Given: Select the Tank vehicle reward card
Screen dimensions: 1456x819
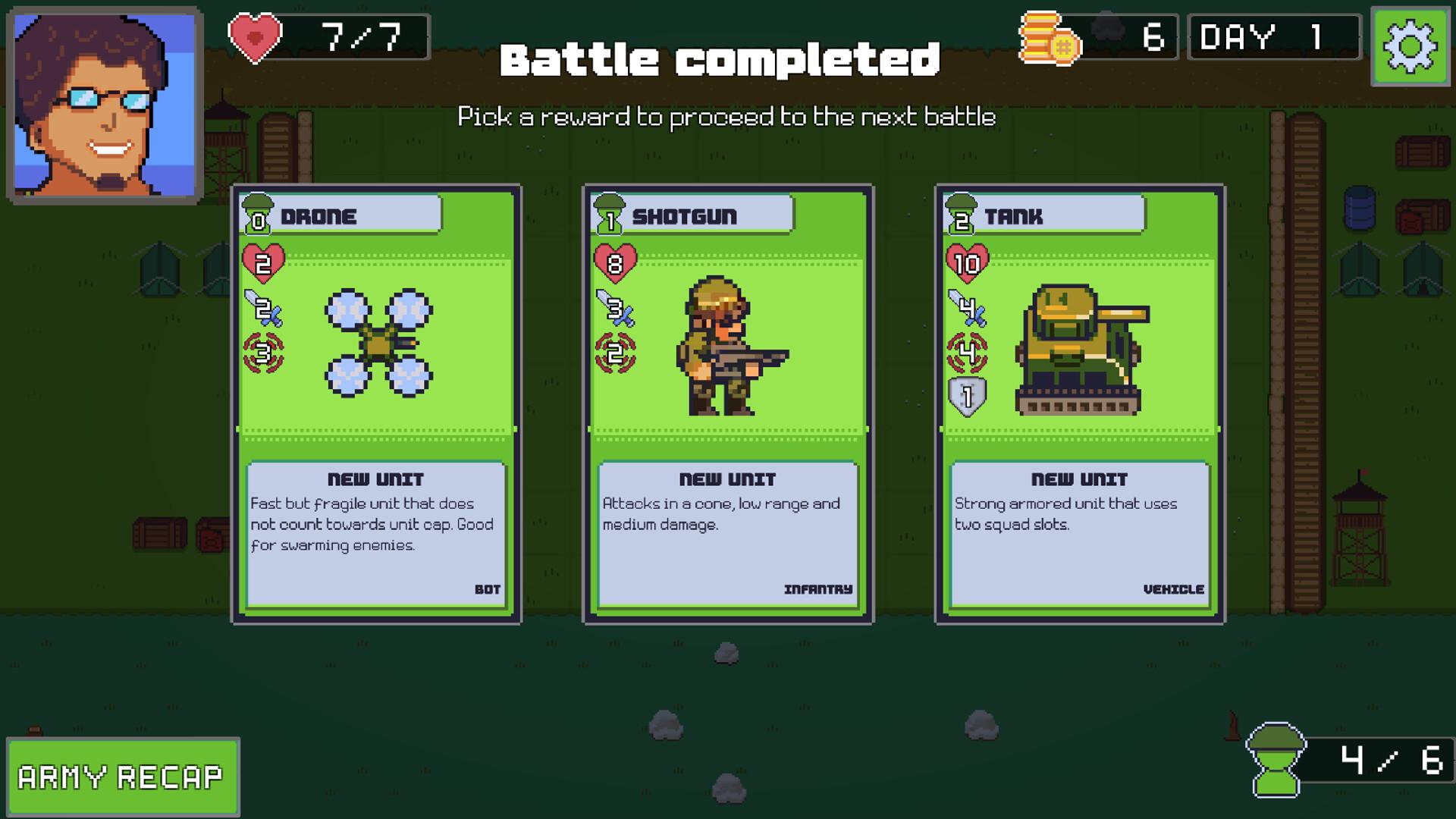Looking at the screenshot, I should [x=1080, y=403].
